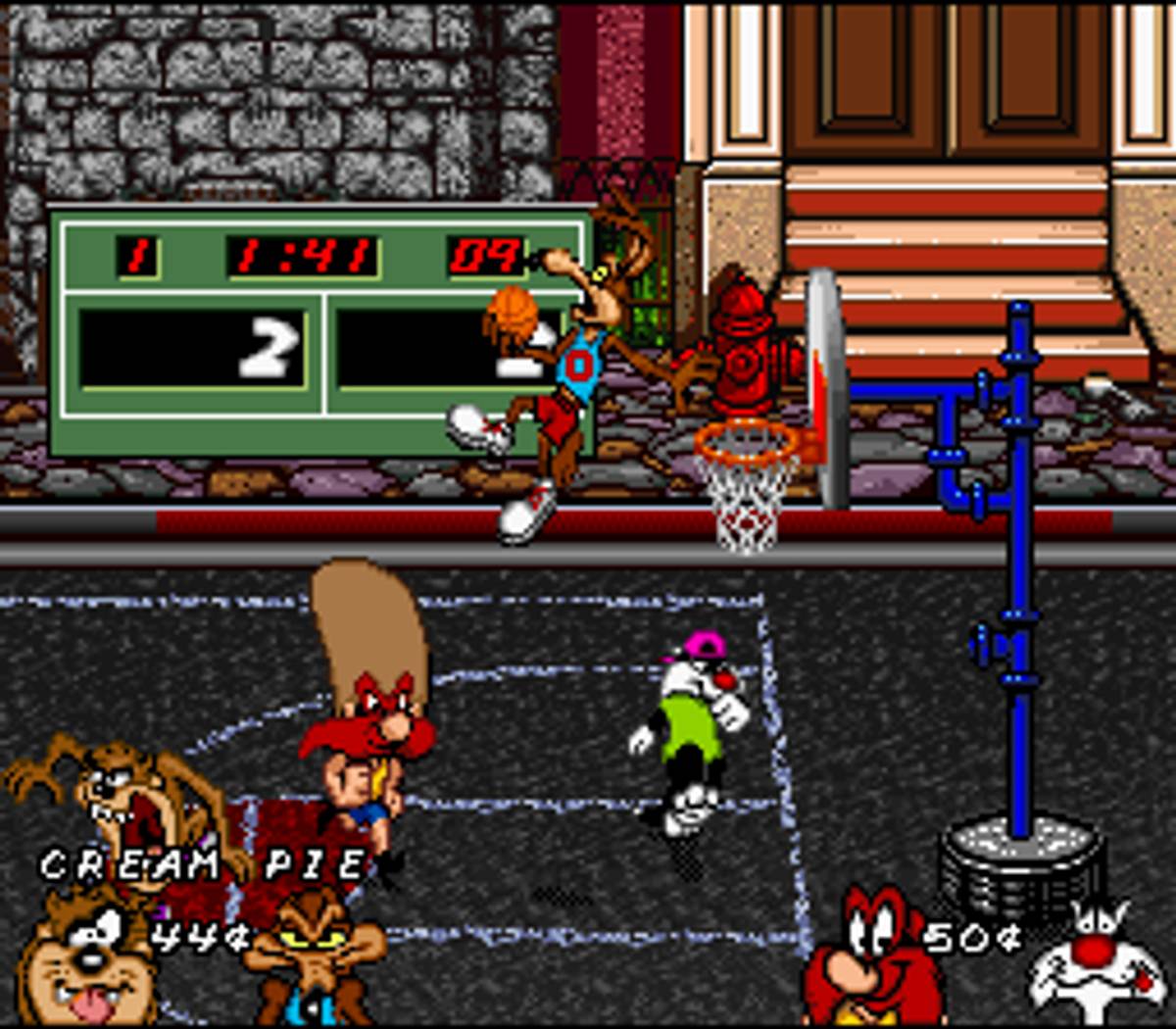Click Wile E. Coyote's portrait icon

(314, 965)
